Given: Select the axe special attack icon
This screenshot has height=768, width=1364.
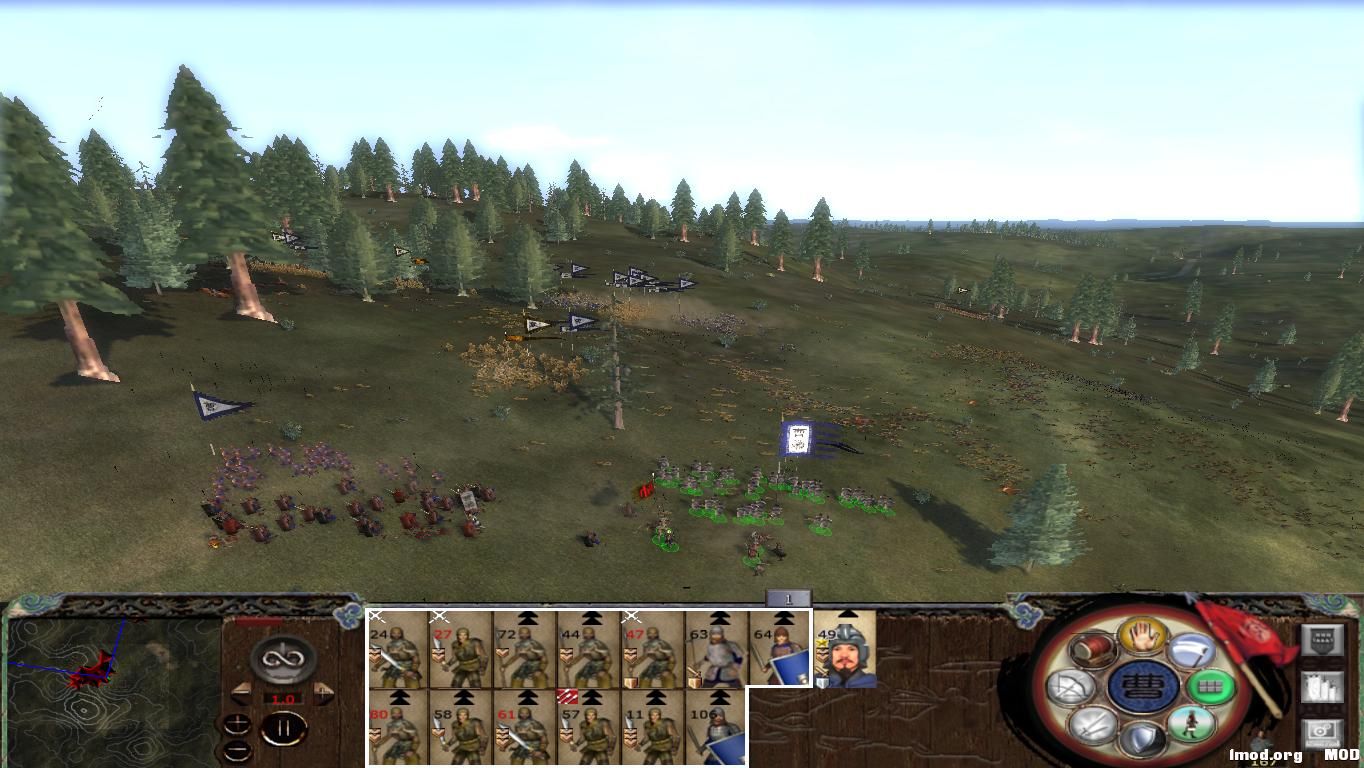Looking at the screenshot, I should point(1193,651).
